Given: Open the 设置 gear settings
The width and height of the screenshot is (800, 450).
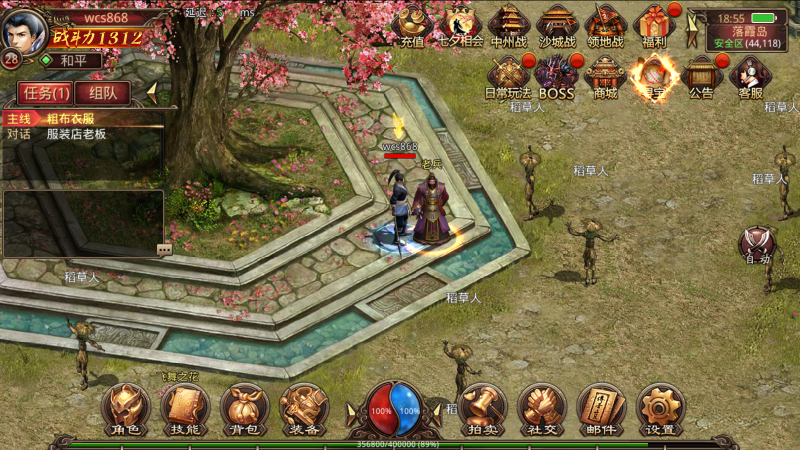Looking at the screenshot, I should 660,409.
